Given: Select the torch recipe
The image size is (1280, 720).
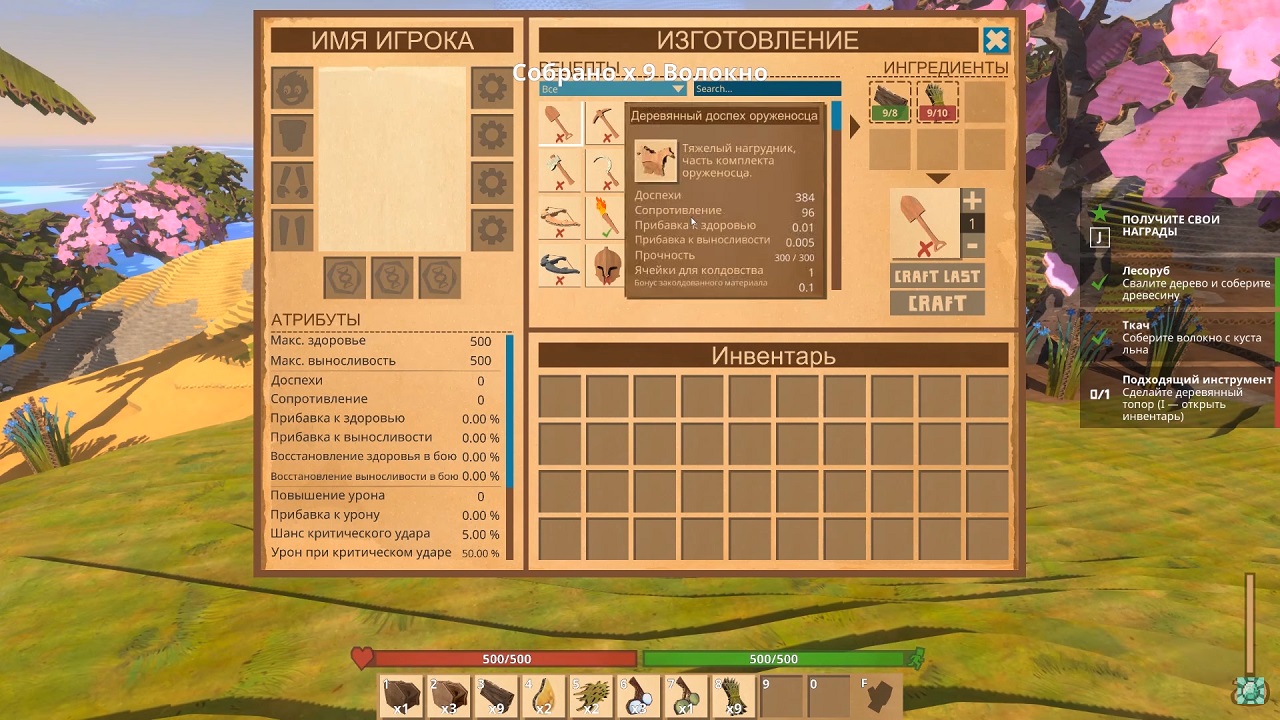Looking at the screenshot, I should 604,217.
